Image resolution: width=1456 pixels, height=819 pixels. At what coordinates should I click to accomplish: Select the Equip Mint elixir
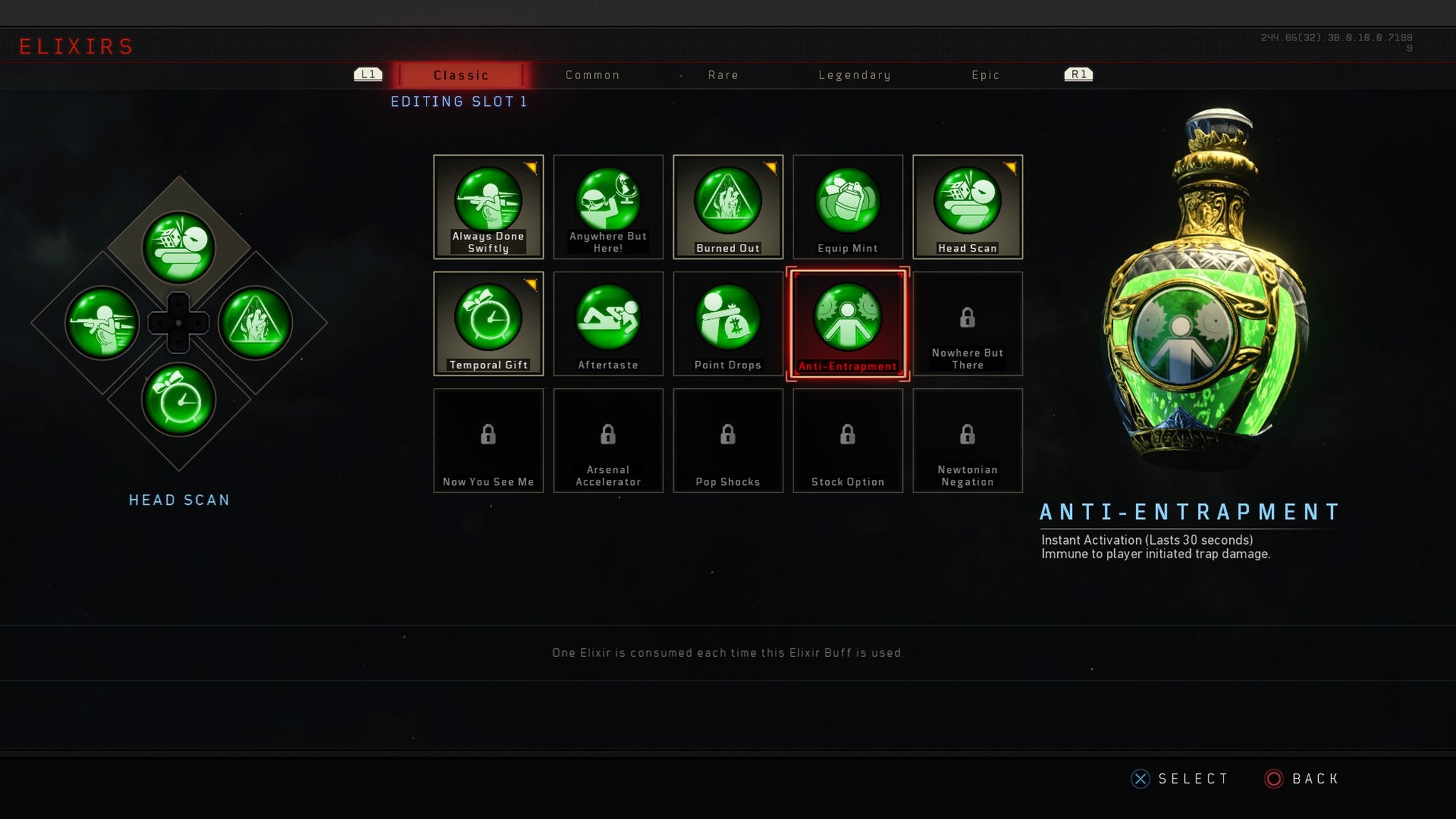847,206
